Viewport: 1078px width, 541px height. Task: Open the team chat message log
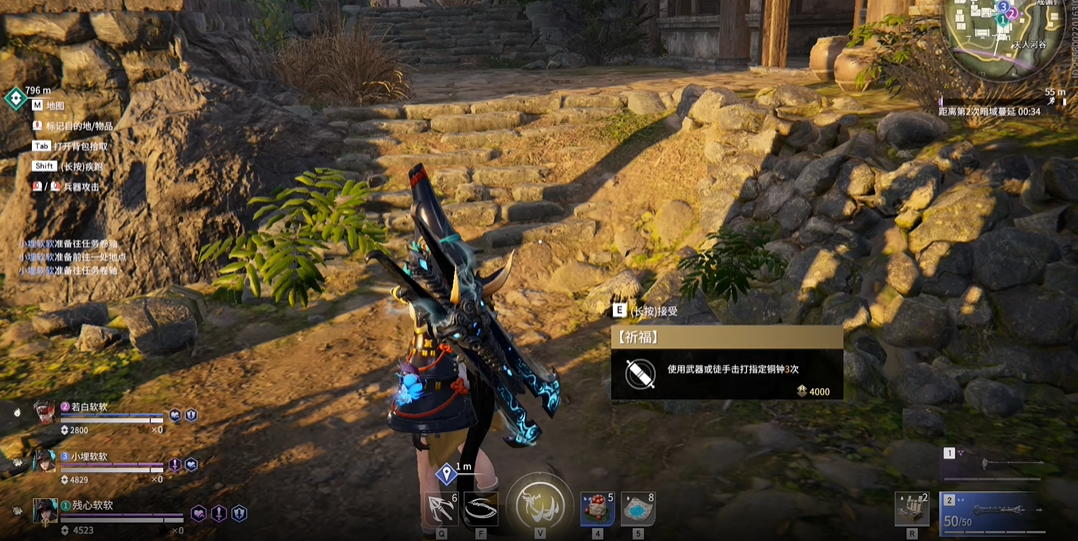[x=68, y=257]
